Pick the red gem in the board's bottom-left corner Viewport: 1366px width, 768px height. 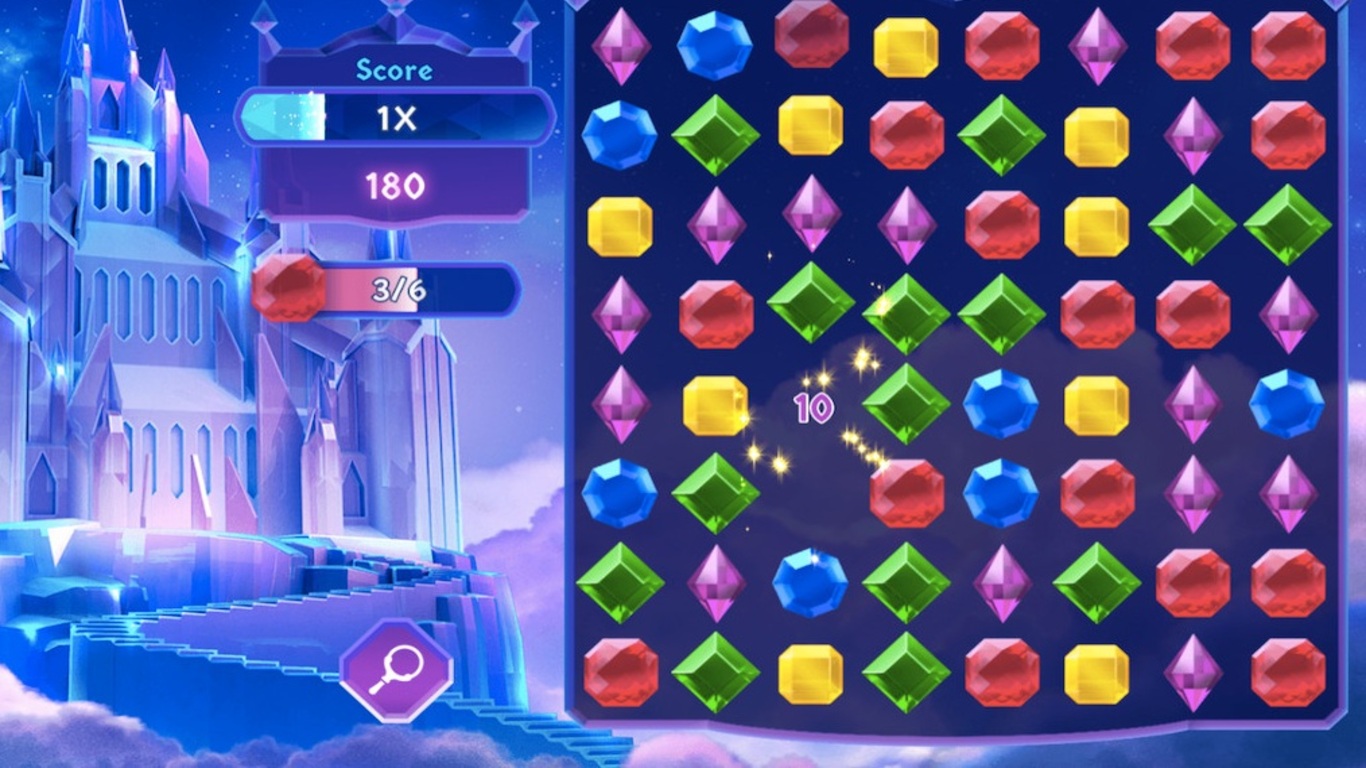point(620,673)
